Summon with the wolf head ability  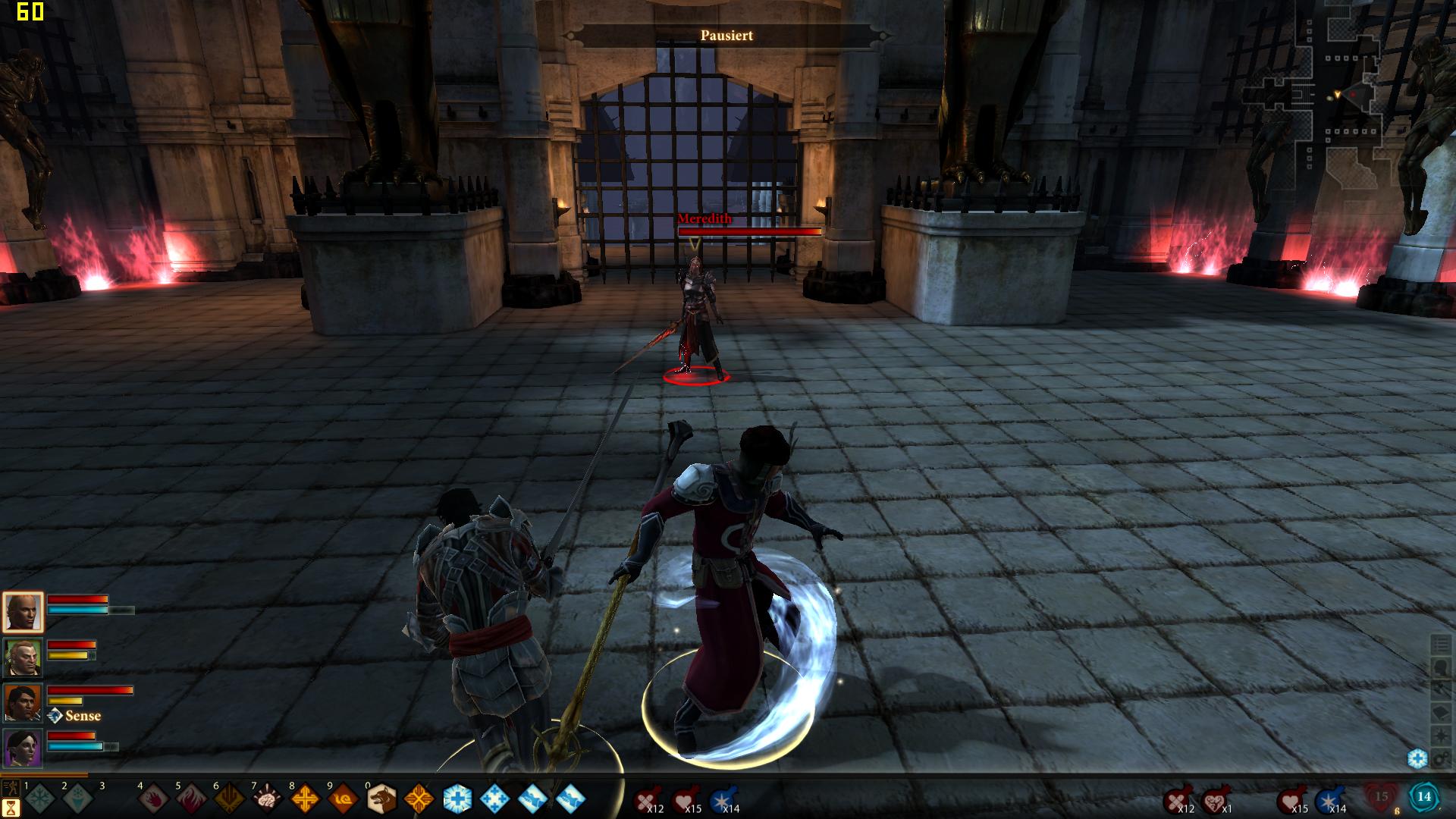(381, 799)
